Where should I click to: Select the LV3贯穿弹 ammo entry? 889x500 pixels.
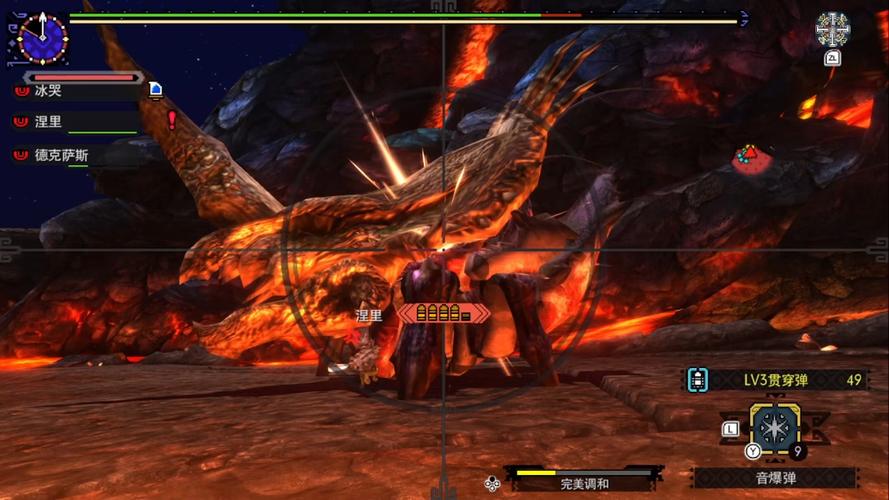(x=774, y=380)
